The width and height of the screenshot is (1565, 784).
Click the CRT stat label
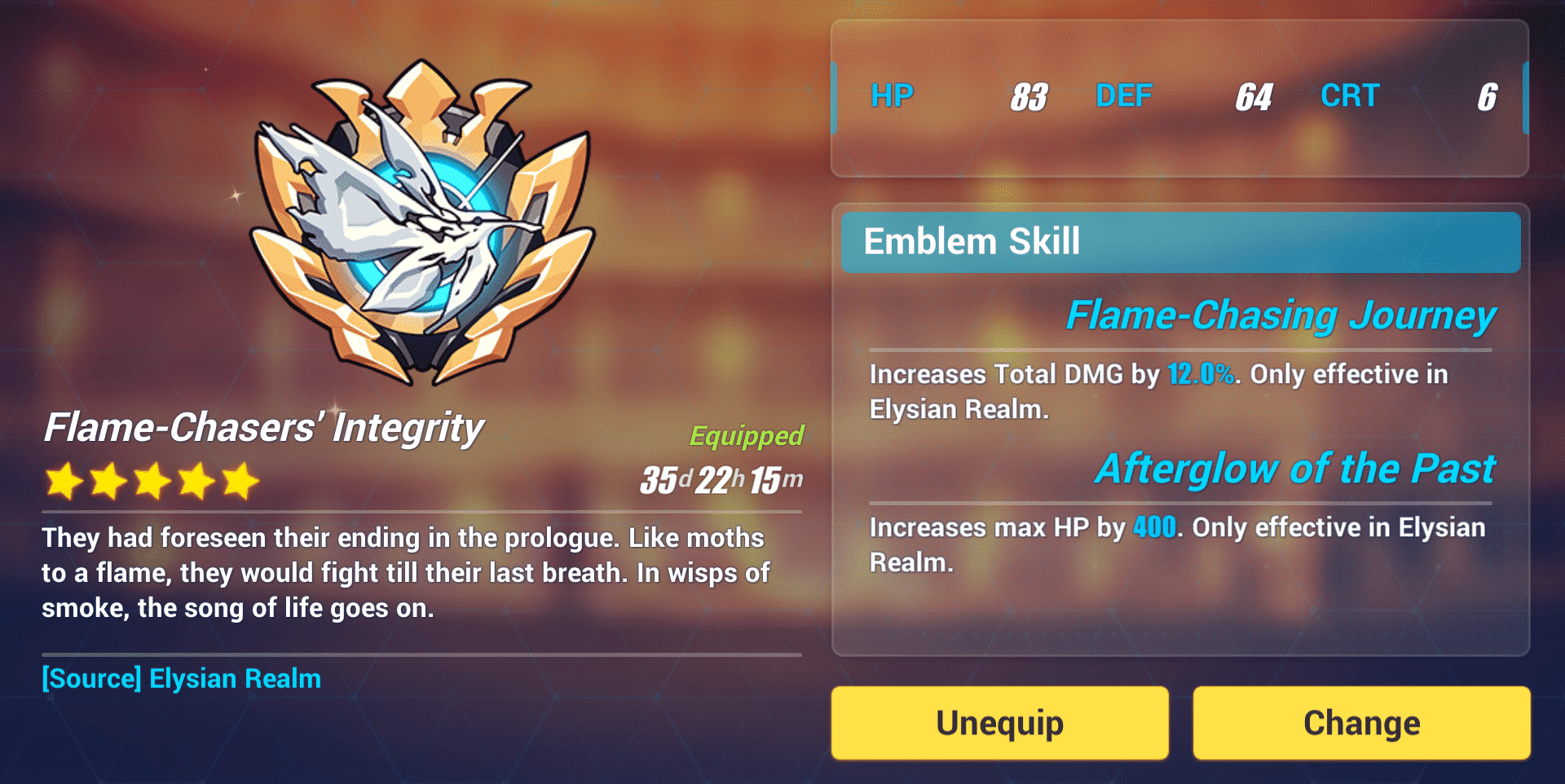coord(1349,95)
